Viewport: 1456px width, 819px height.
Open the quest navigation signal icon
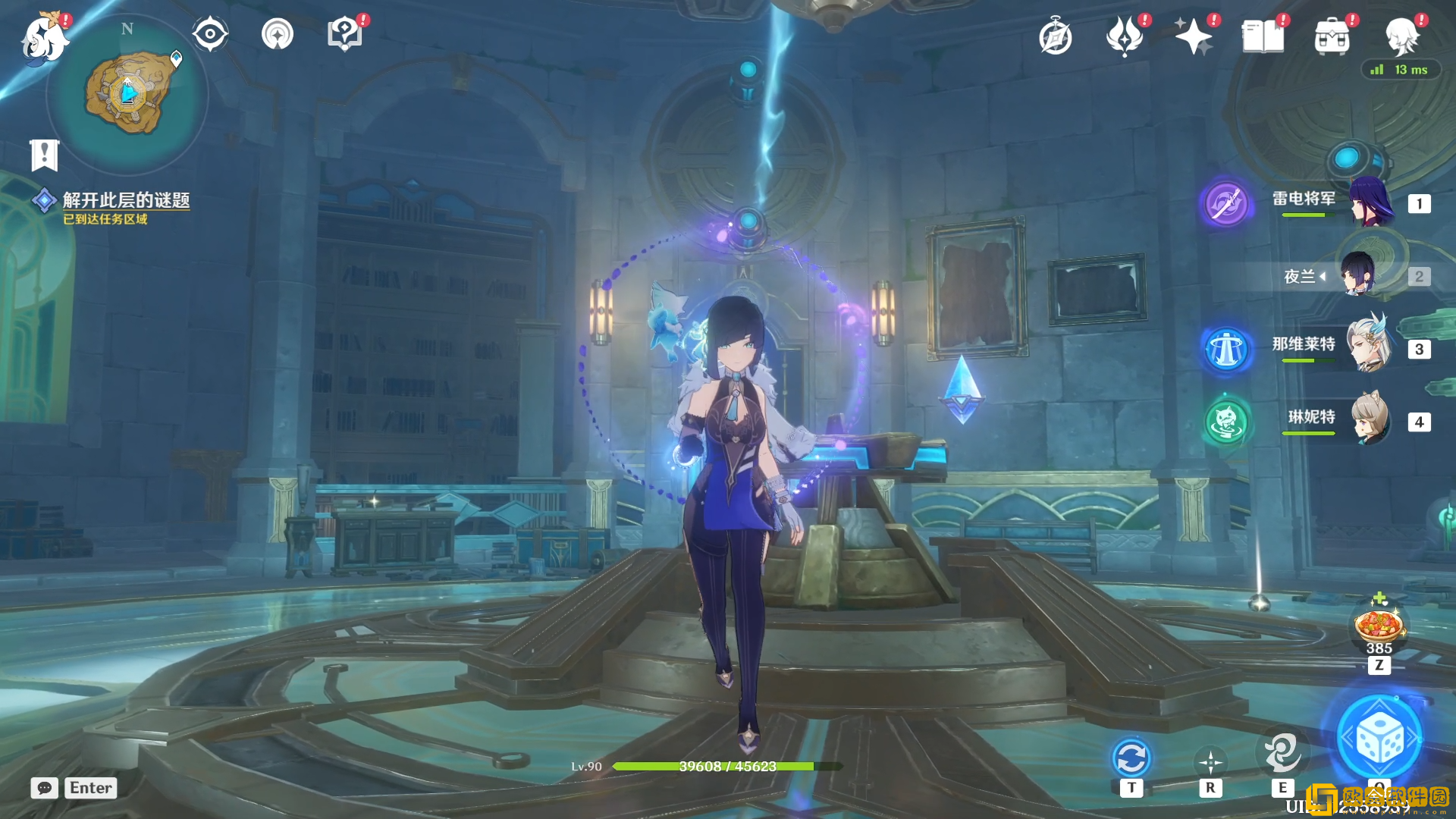tap(278, 34)
